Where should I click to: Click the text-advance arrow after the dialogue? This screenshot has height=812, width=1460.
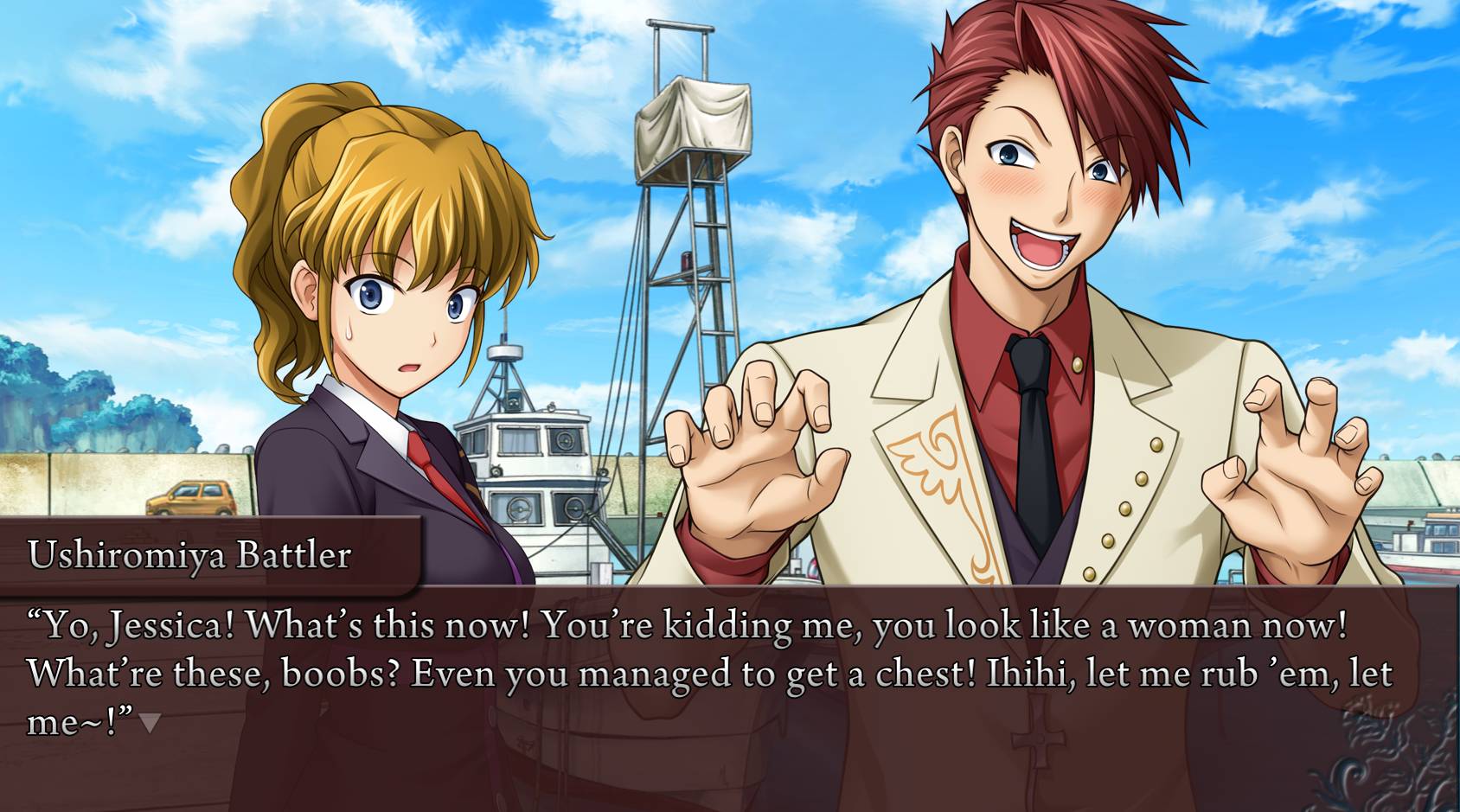(150, 722)
